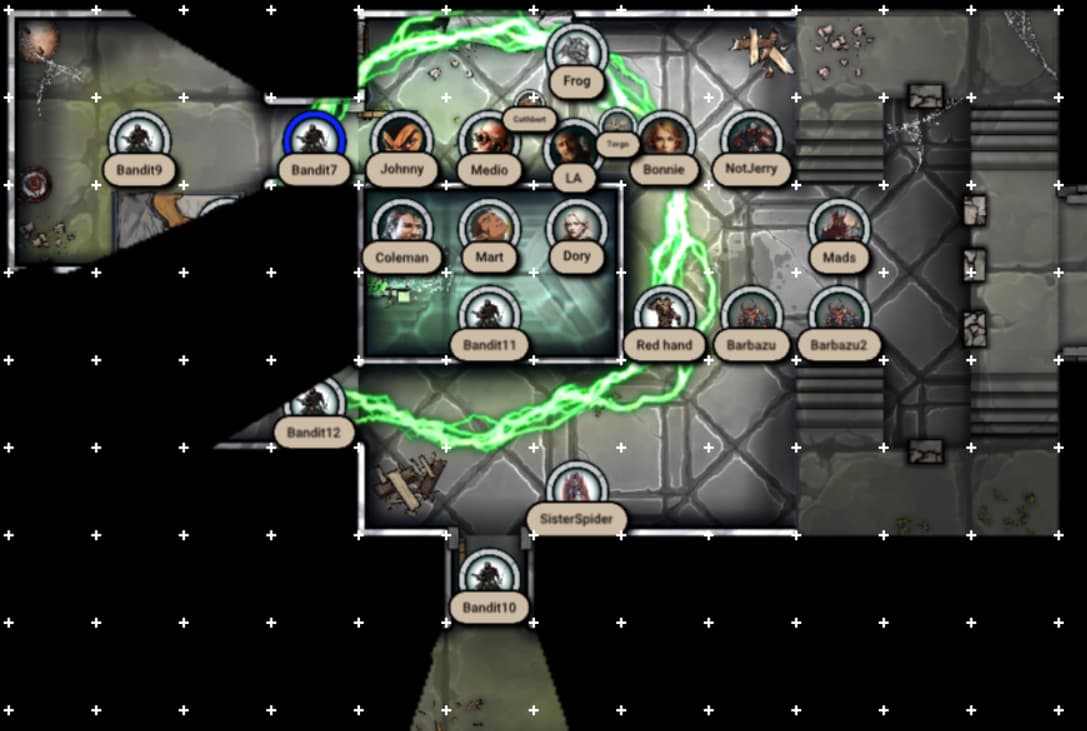Select the Bandit12 token
Viewport: 1087px width, 731px height.
pos(314,403)
